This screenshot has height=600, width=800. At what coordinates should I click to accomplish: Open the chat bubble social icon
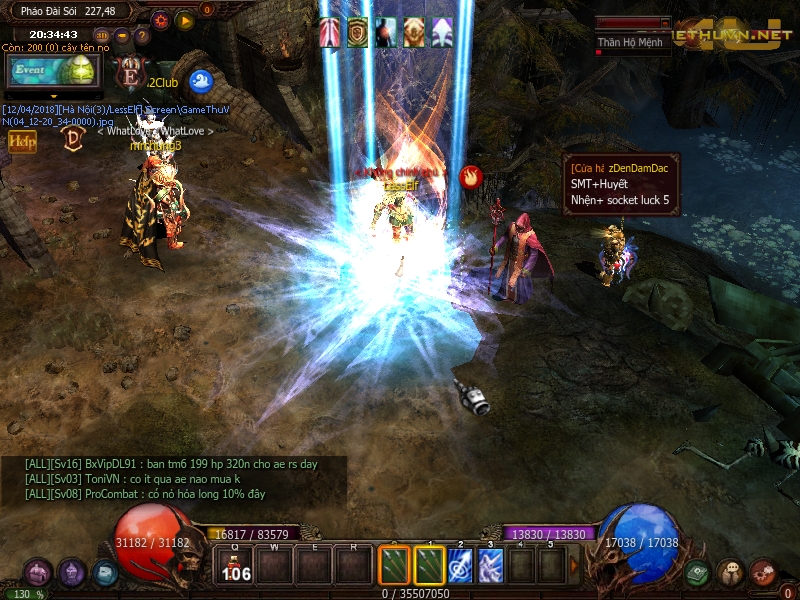[730, 573]
